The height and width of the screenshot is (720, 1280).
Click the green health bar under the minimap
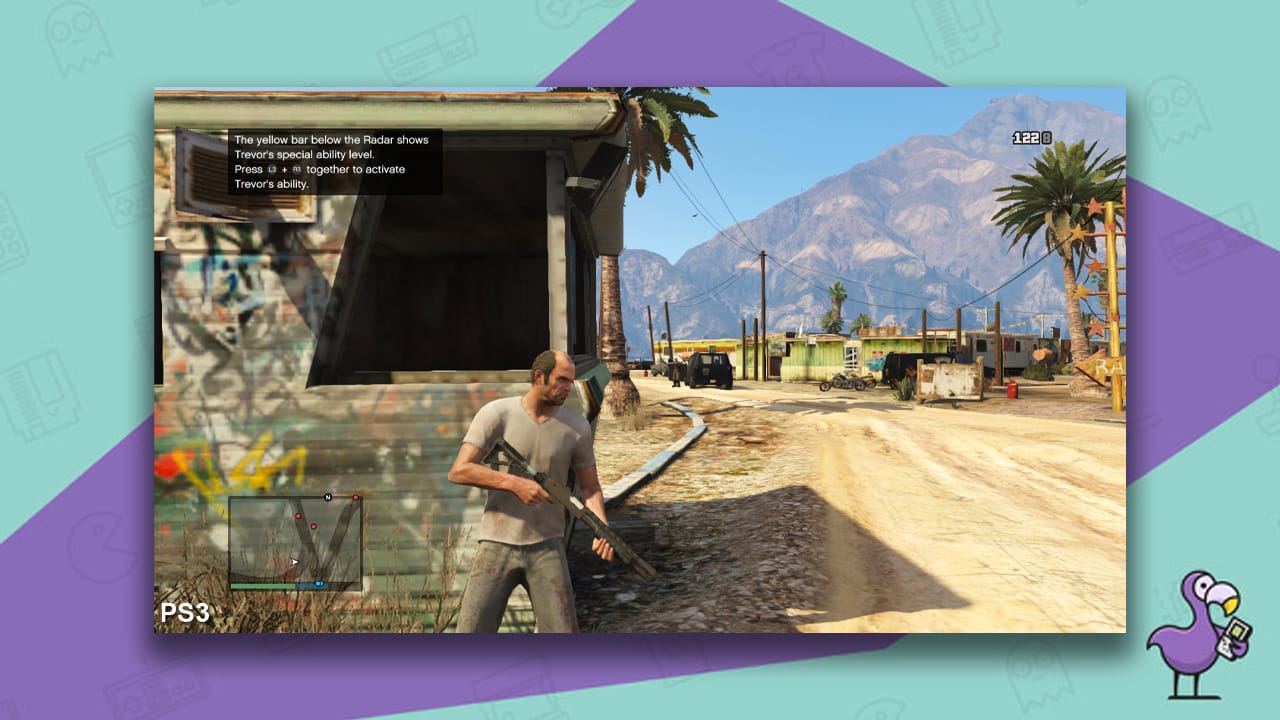(262, 586)
